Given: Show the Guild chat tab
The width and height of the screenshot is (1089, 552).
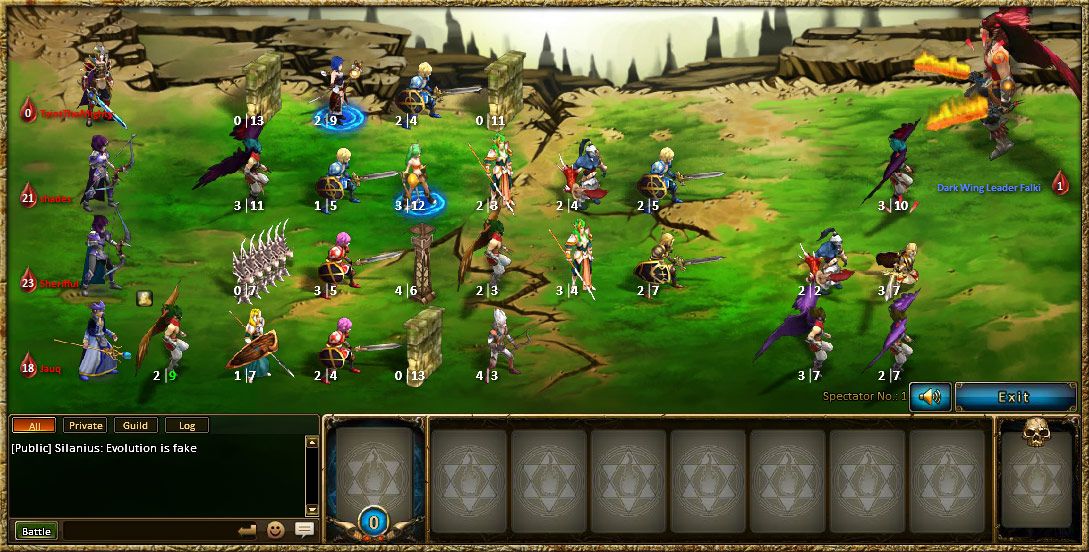Looking at the screenshot, I should pyautogui.click(x=135, y=425).
